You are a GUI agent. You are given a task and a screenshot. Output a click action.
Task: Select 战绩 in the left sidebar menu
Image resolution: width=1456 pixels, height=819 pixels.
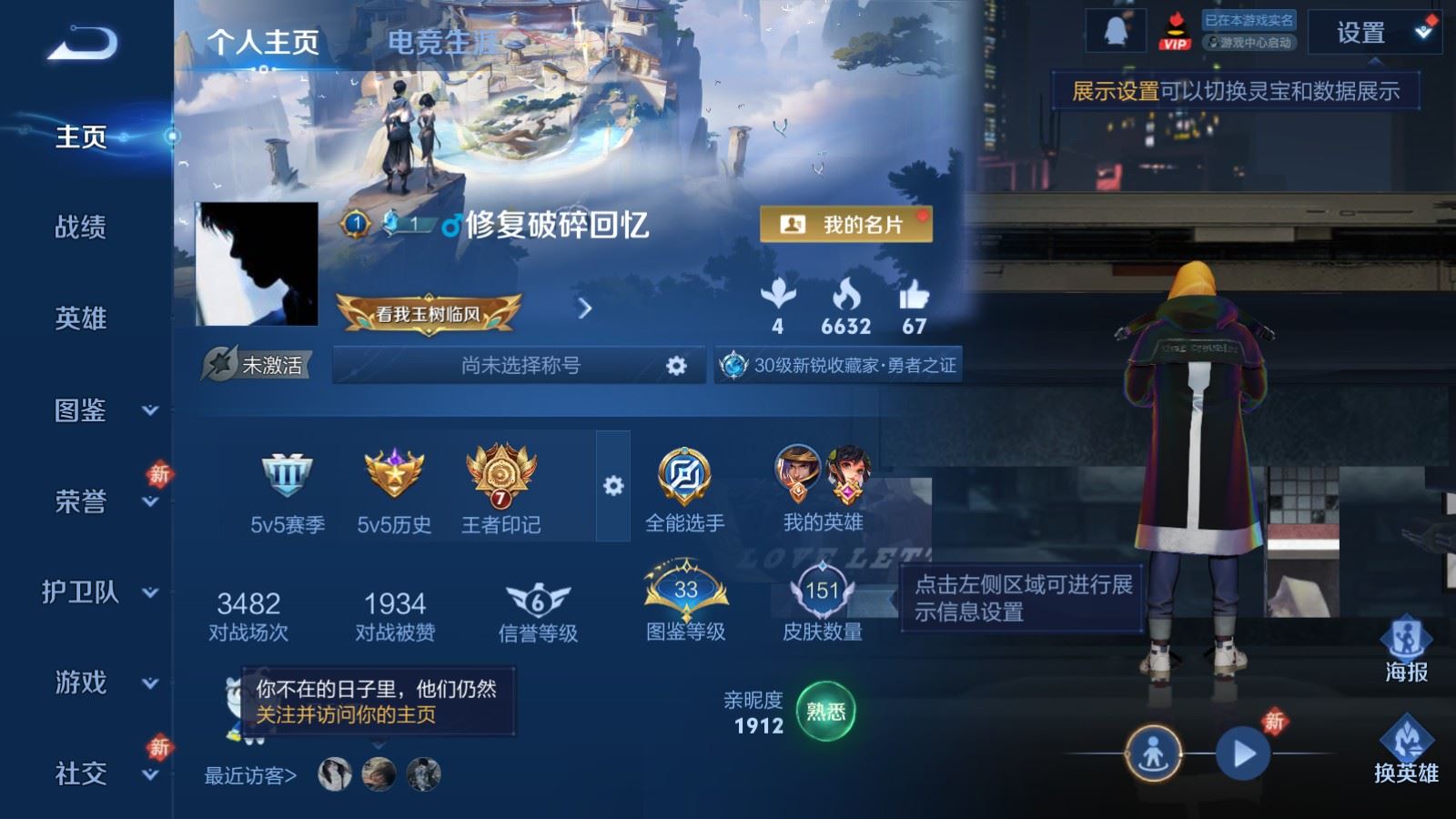pos(82,228)
